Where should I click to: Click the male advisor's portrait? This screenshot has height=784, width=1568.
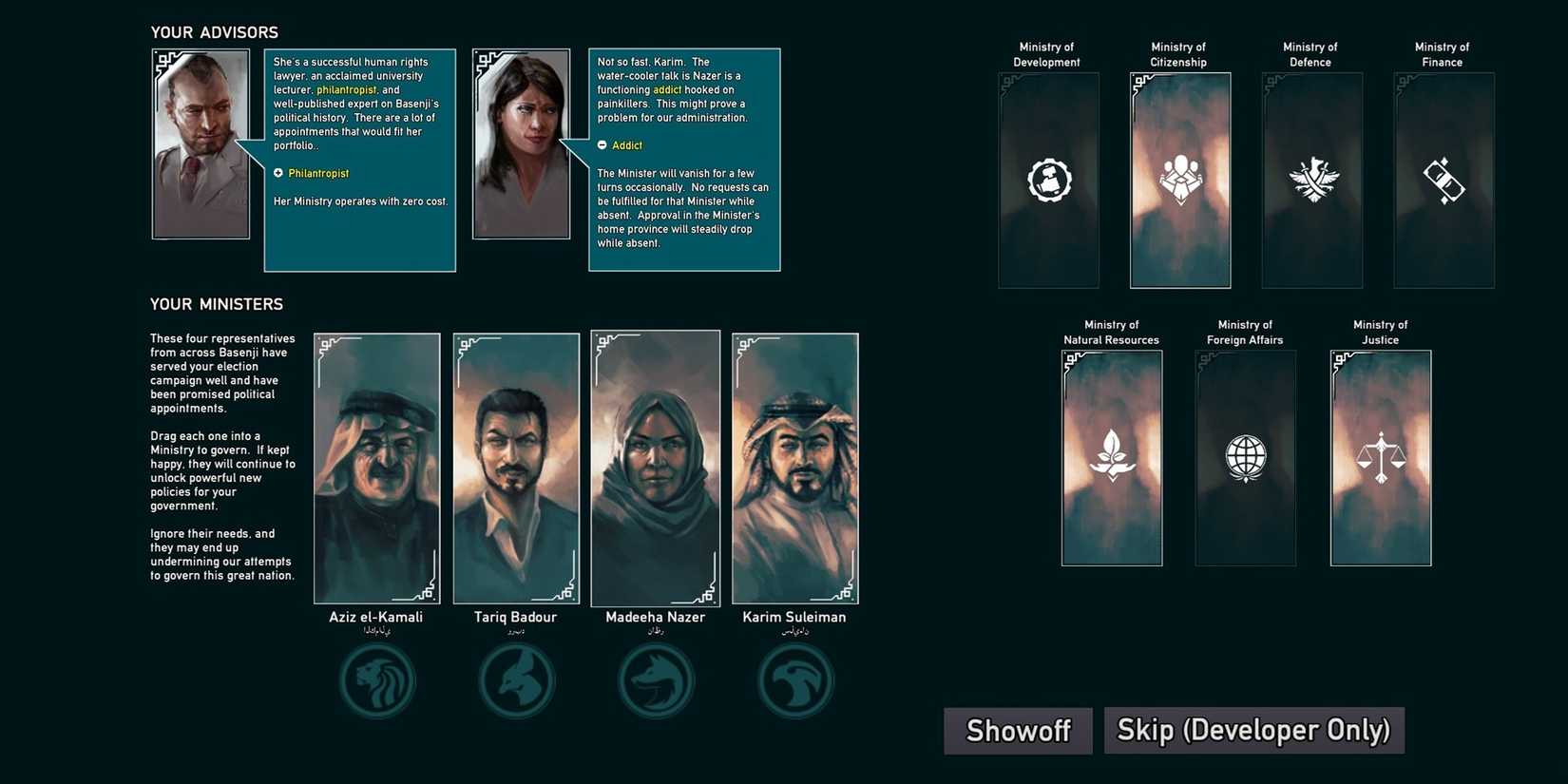201,143
